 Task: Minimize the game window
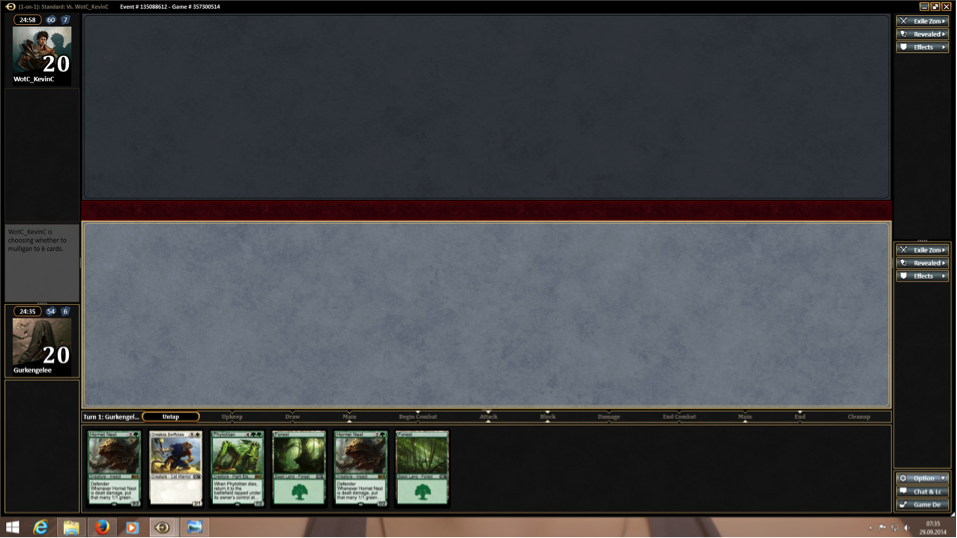click(x=924, y=7)
